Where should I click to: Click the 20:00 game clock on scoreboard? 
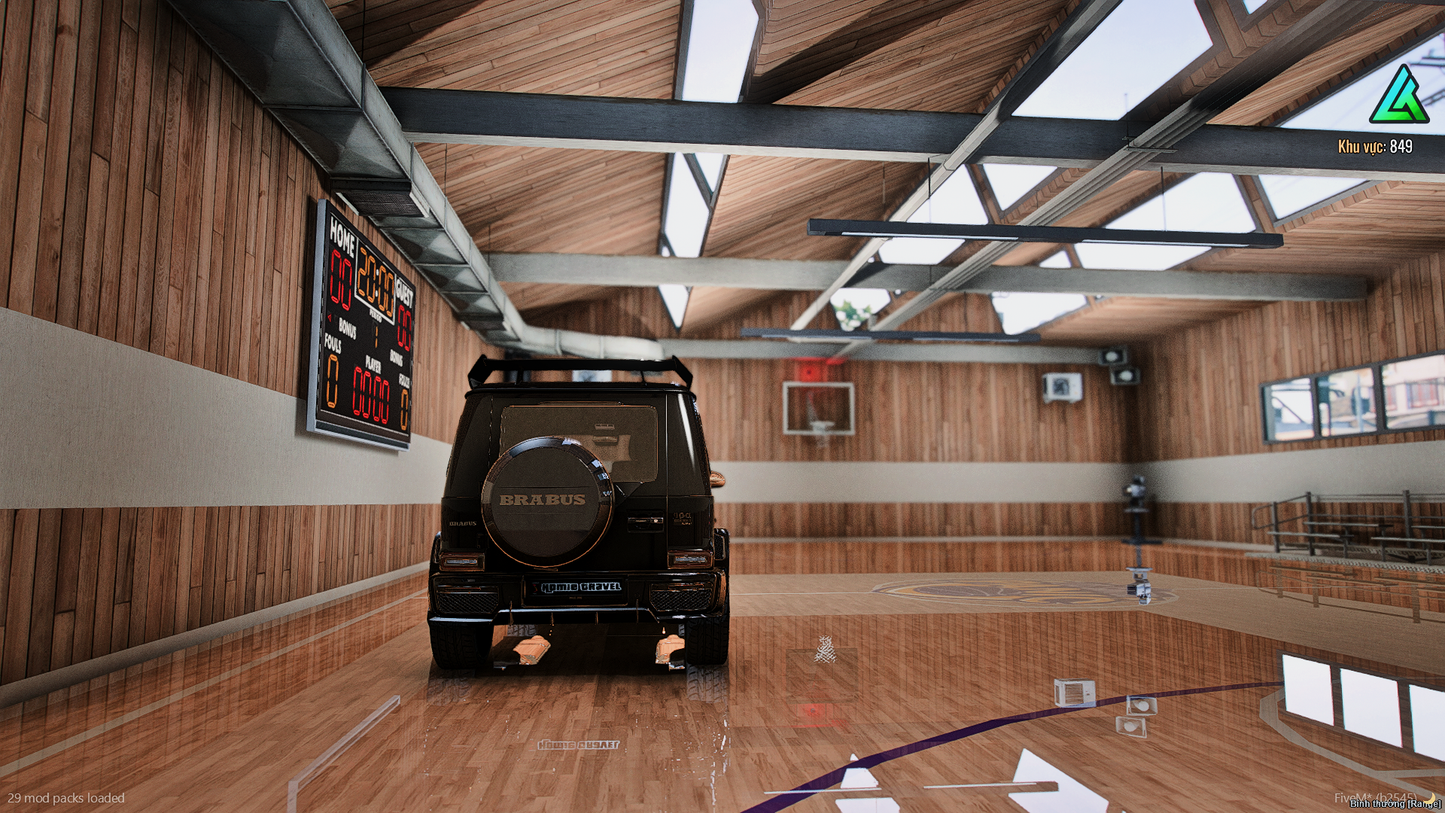(376, 280)
